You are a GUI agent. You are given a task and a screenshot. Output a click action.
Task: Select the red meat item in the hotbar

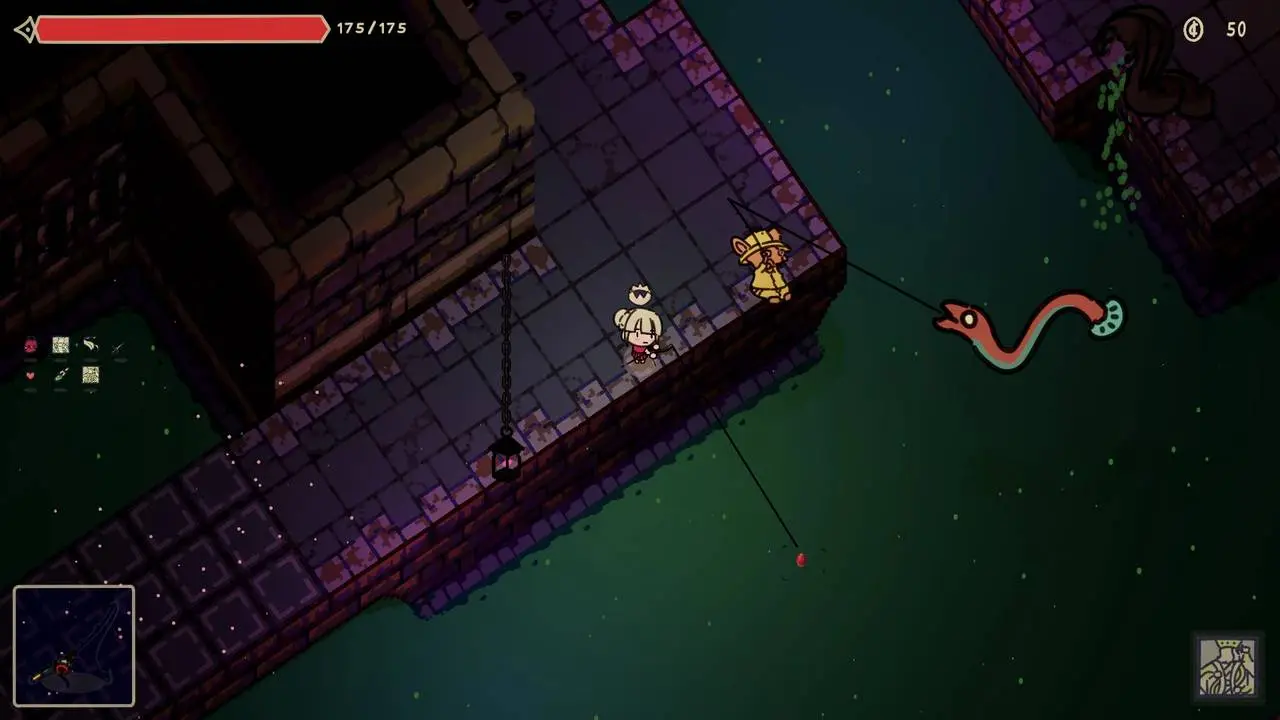[30, 345]
